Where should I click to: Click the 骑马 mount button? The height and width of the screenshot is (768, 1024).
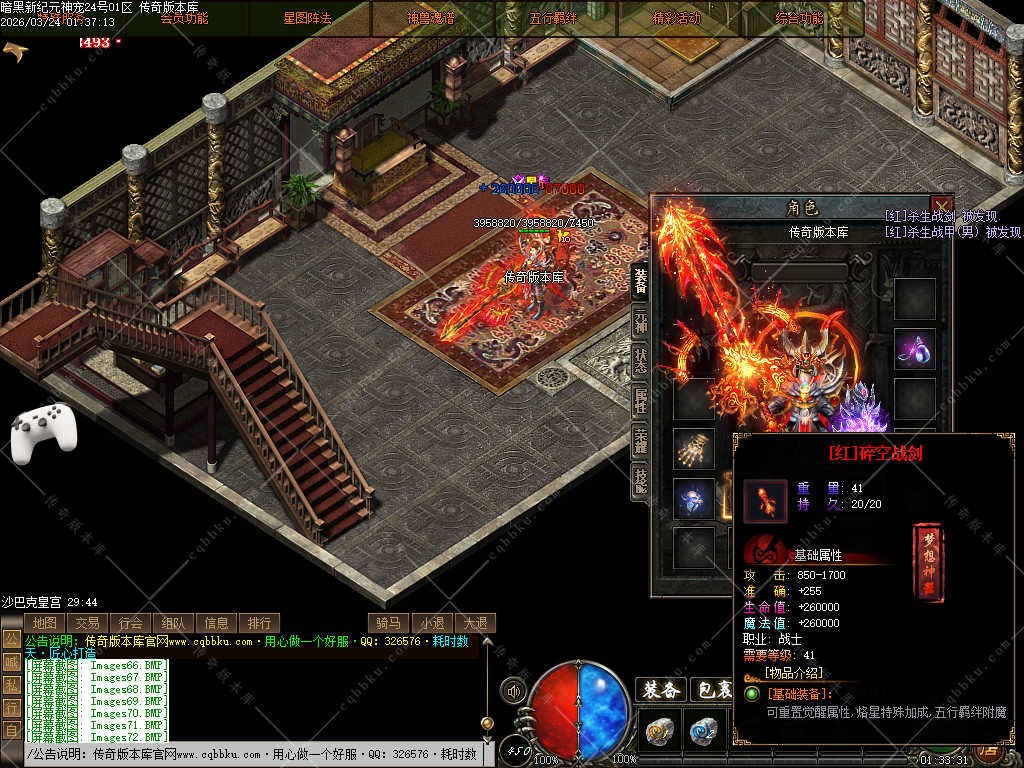coord(389,623)
